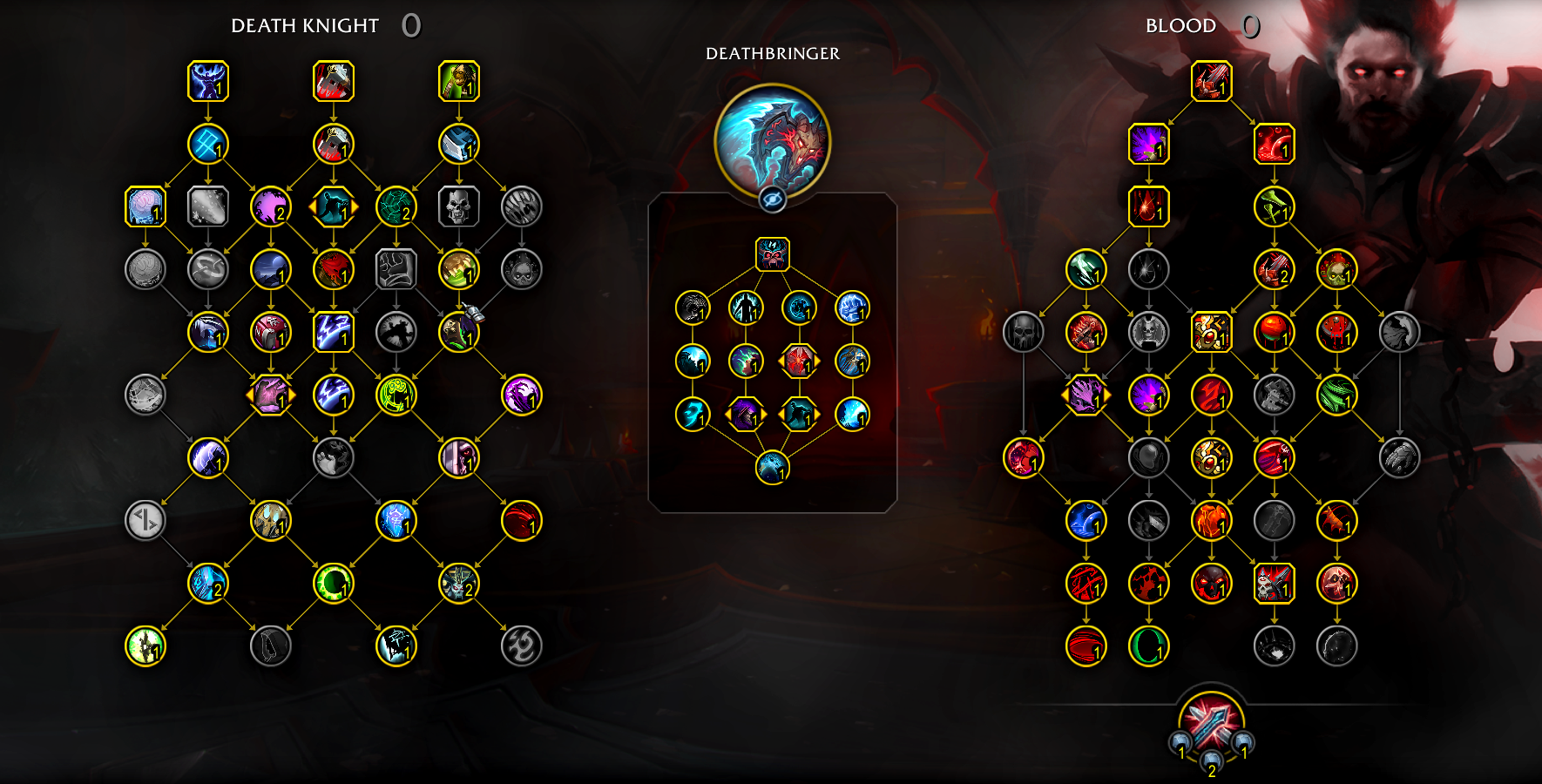Pick the unlearned grey fist square talent
This screenshot has height=784, width=1542.
(x=396, y=269)
